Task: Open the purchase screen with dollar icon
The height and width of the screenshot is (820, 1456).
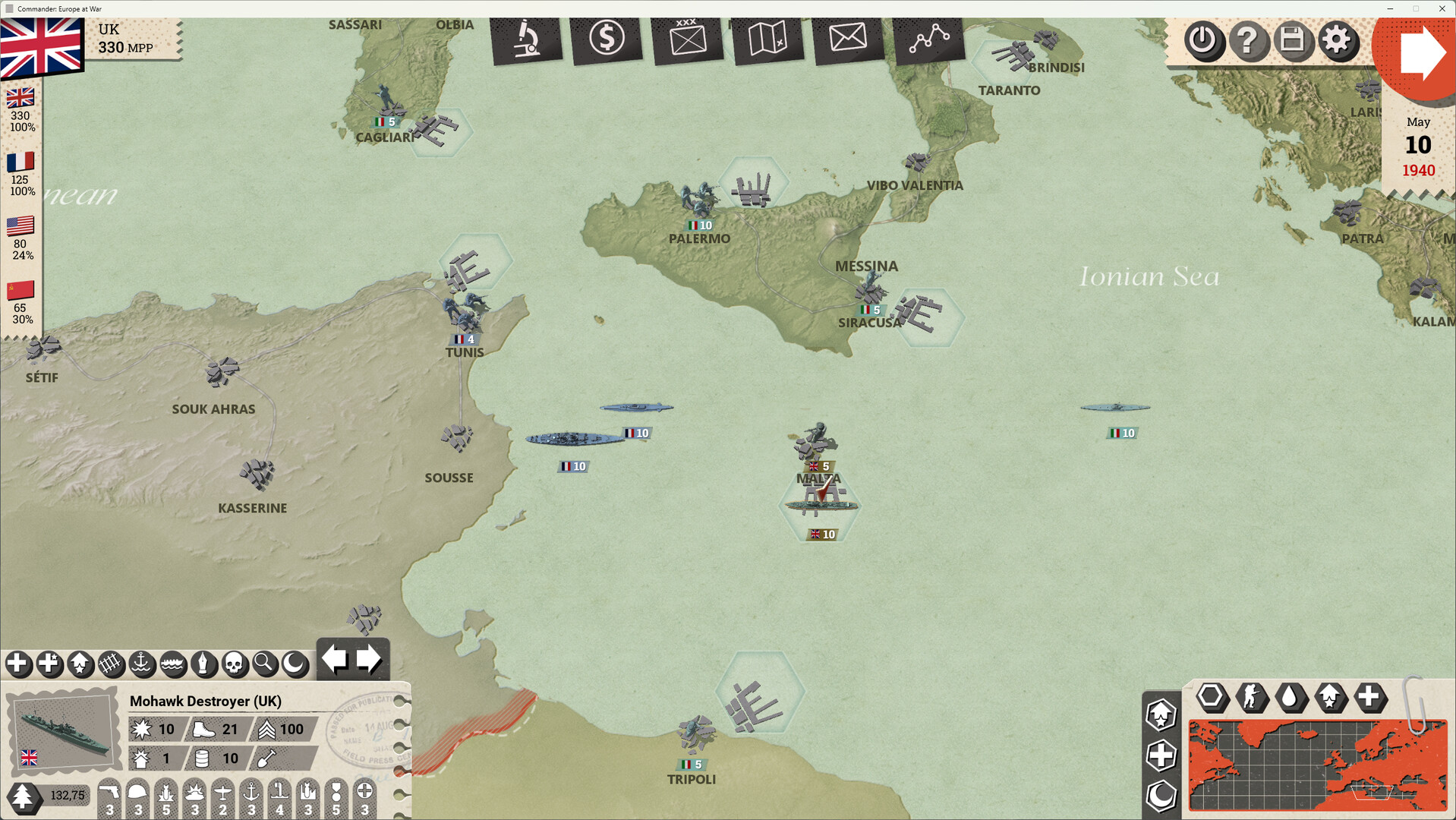Action: click(607, 39)
